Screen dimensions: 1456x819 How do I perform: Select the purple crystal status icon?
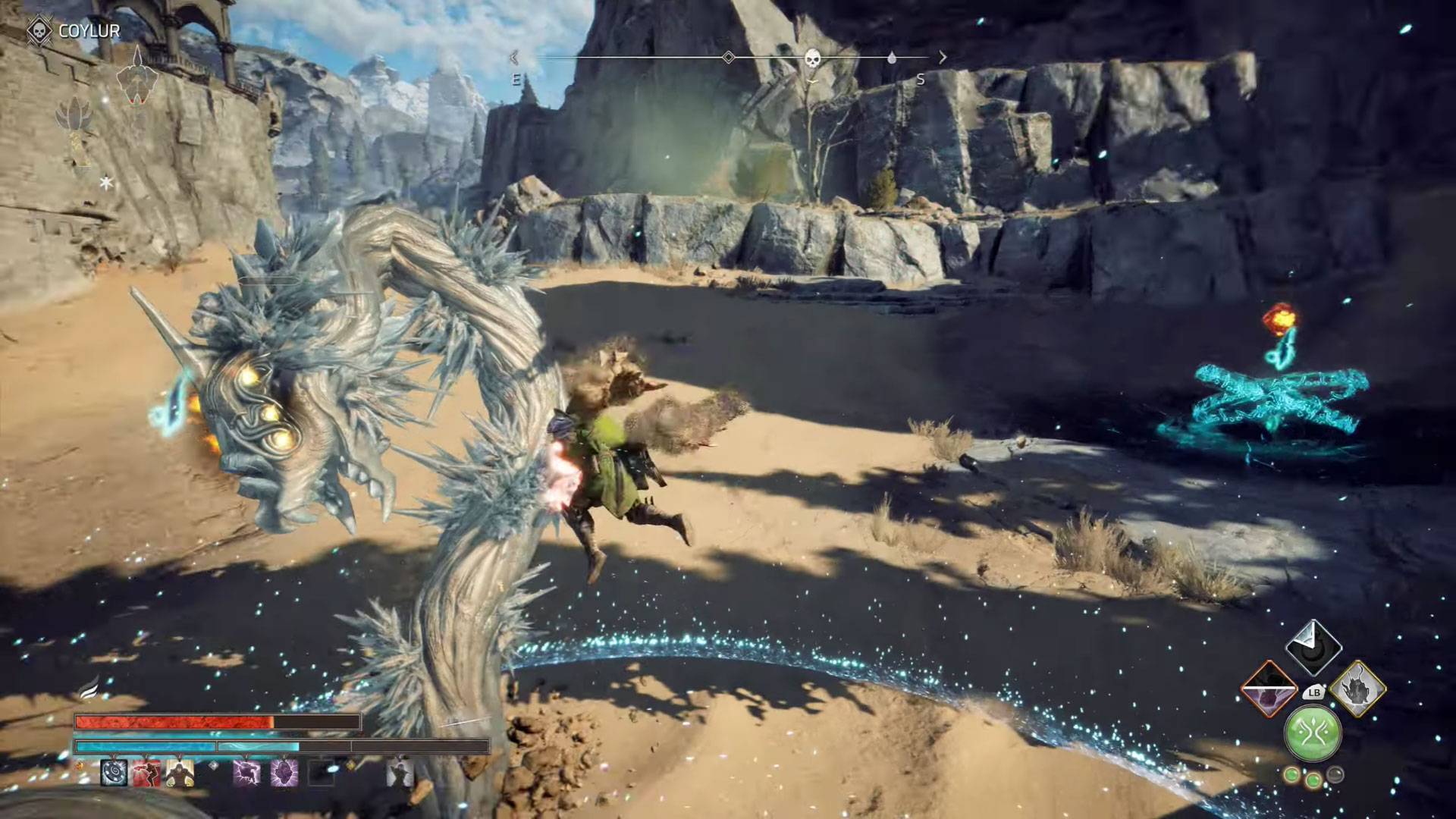[x=284, y=773]
